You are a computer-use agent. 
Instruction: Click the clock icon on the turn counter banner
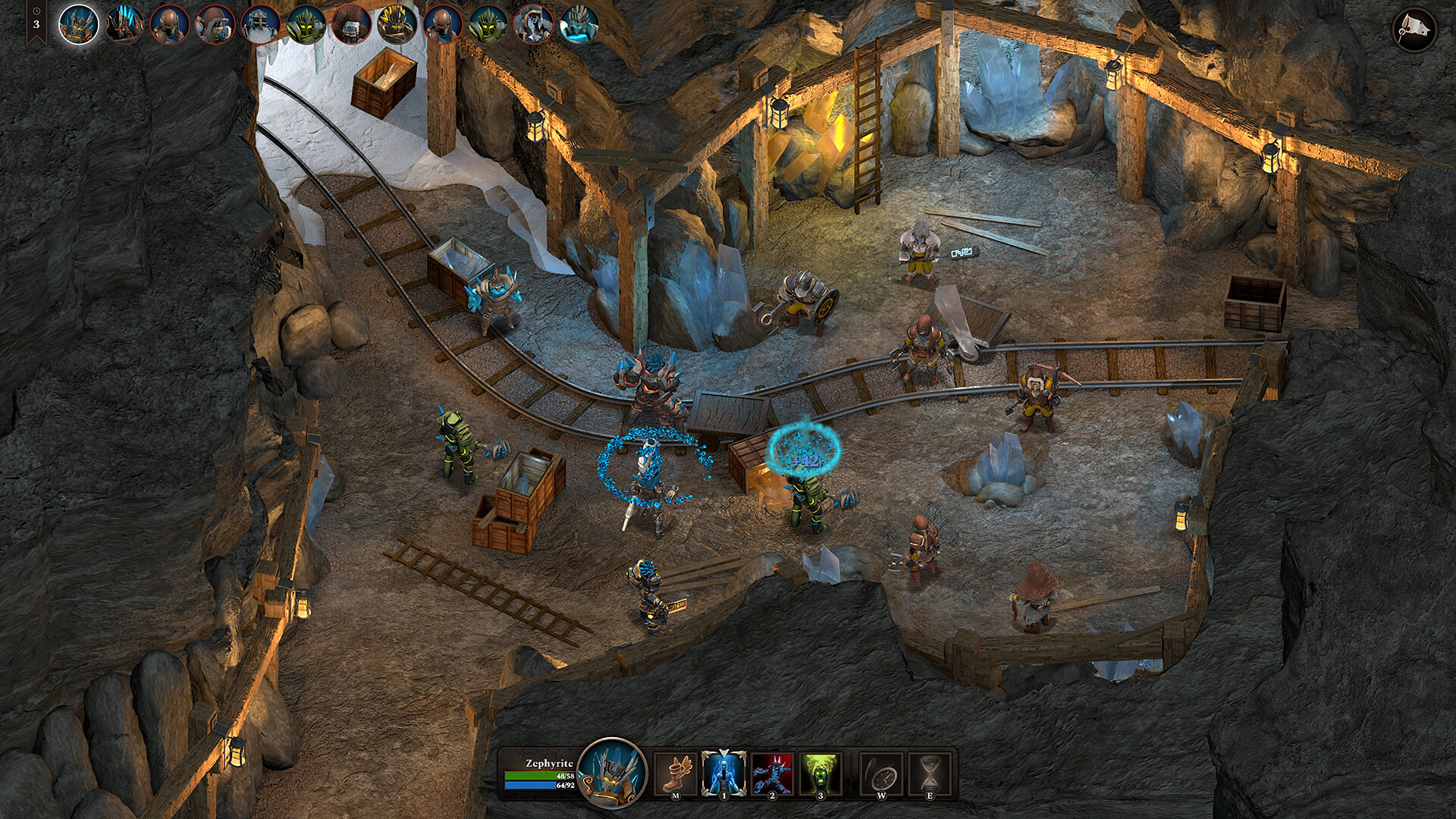coord(36,11)
